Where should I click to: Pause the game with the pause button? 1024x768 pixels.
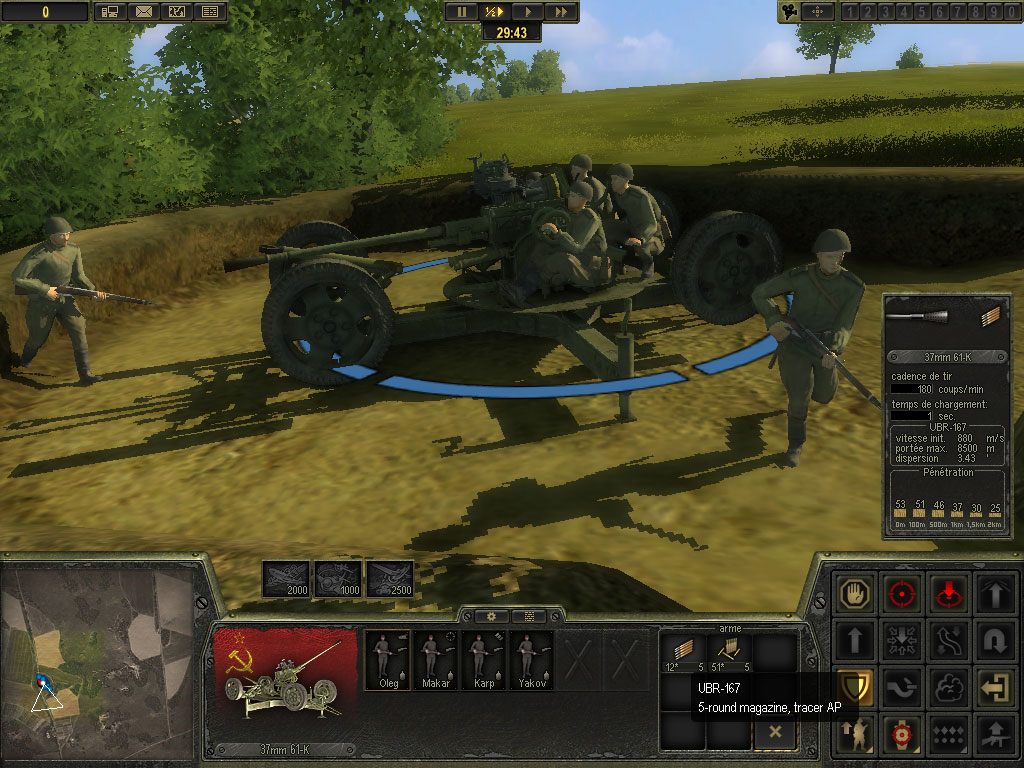[462, 12]
